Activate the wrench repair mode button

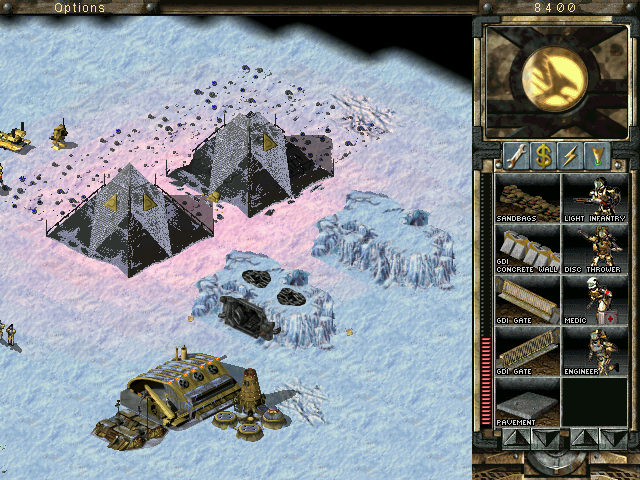point(516,155)
